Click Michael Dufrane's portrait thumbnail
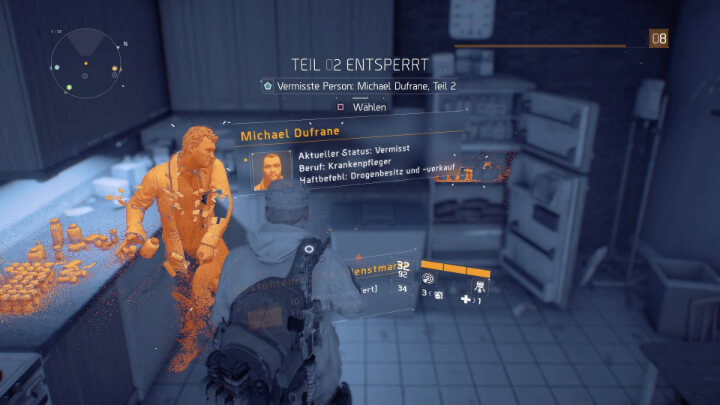This screenshot has width=720, height=405. [270, 169]
